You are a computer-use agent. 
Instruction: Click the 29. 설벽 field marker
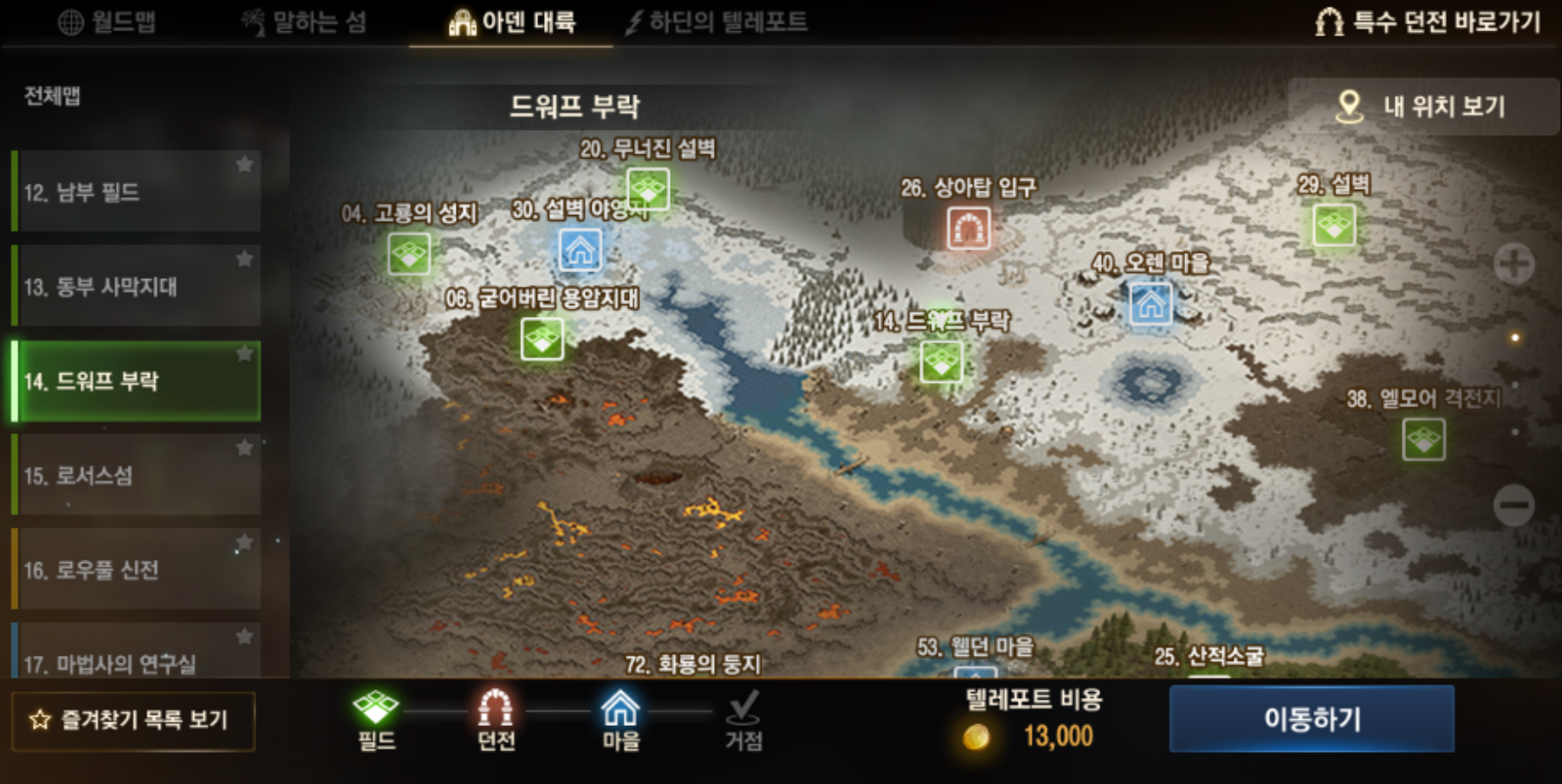[1334, 227]
